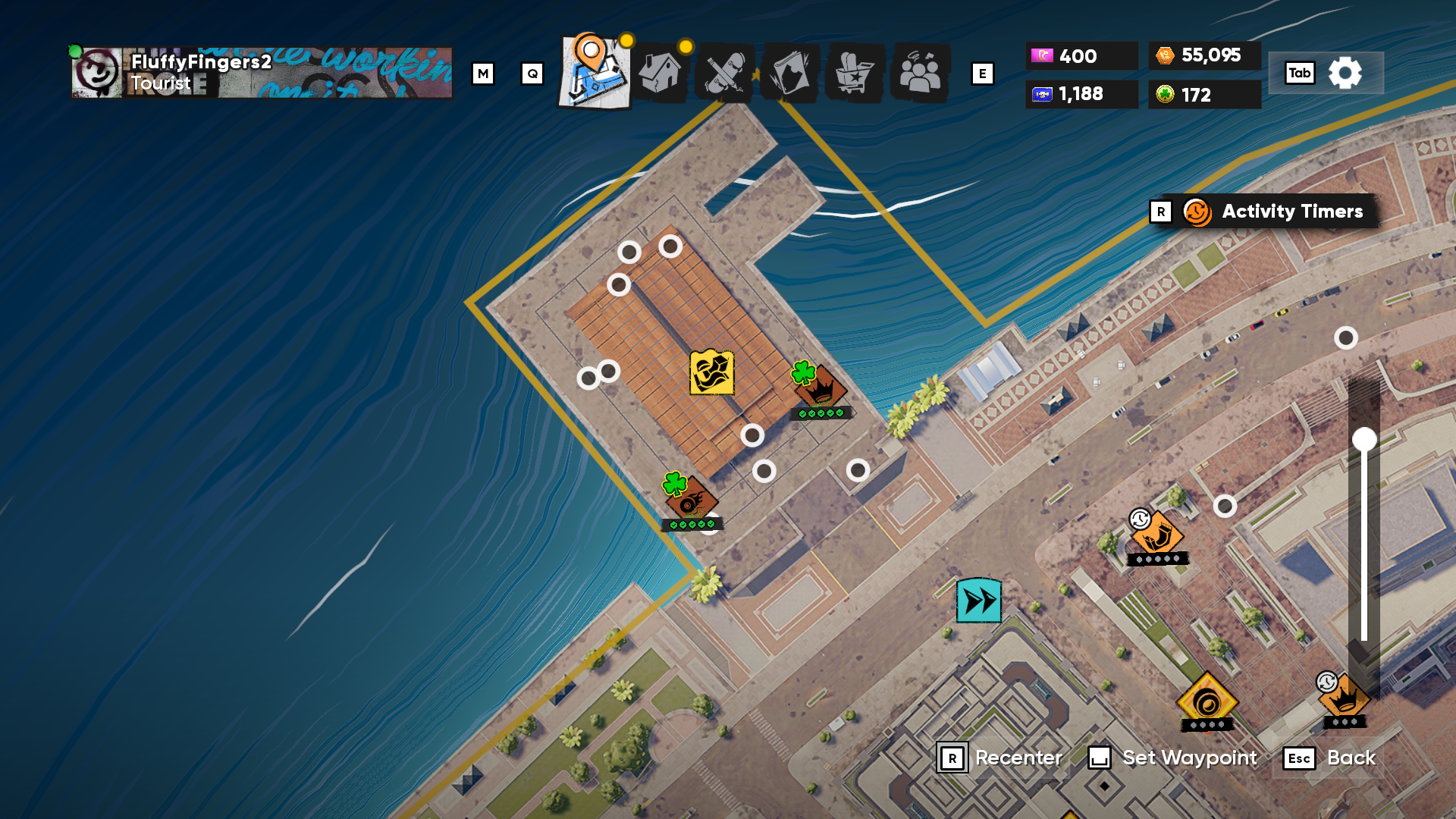Screen dimensions: 1456x819
Task: Select the cards collection tab
Action: (x=789, y=74)
